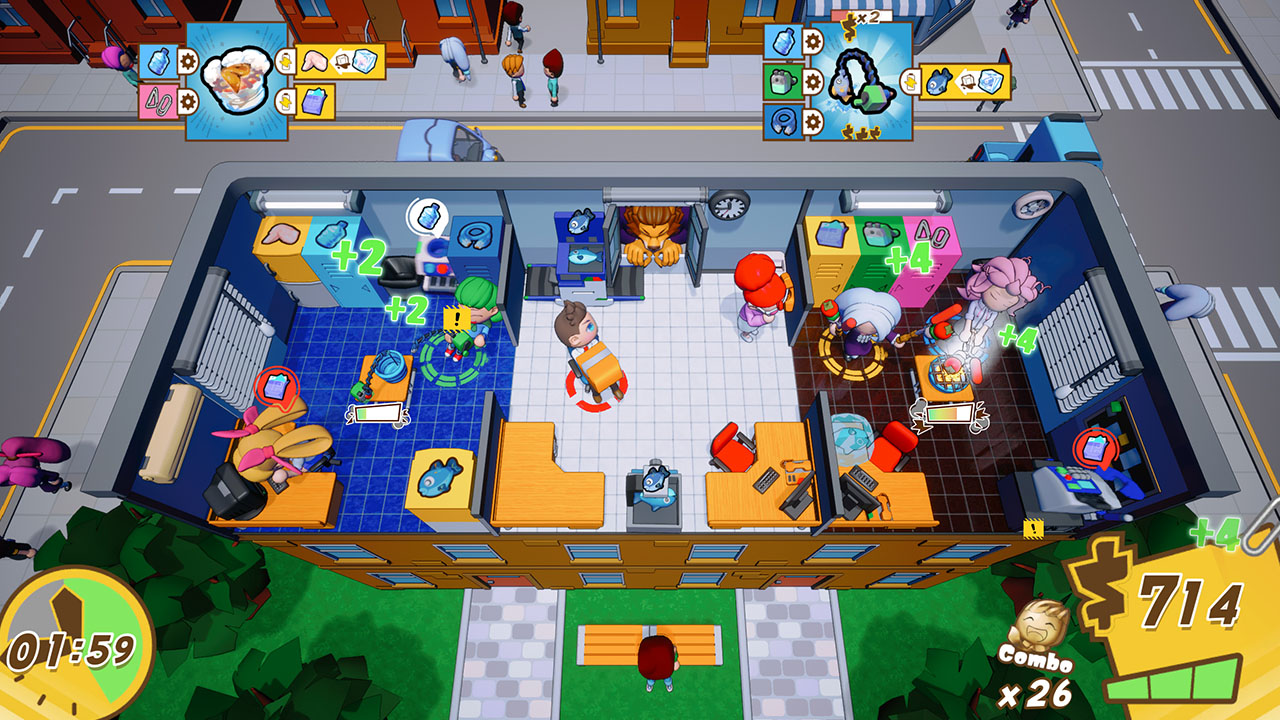Select the paperclip icon on the pink ingredient tile
Screen dimensions: 1280x720
156,103
